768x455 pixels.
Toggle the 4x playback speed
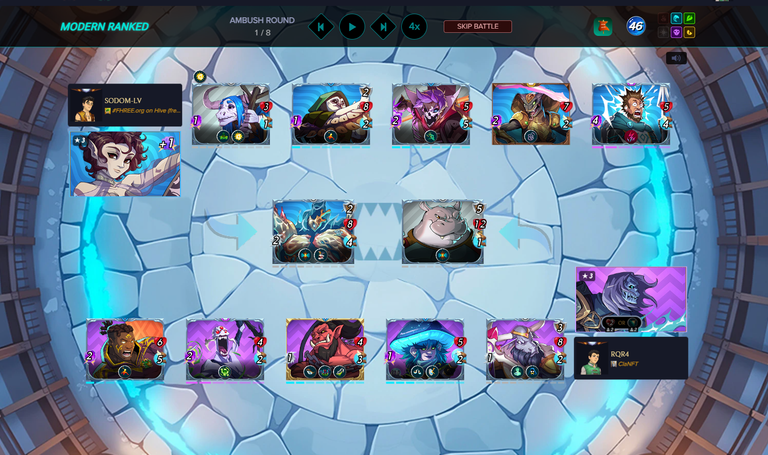[x=414, y=27]
